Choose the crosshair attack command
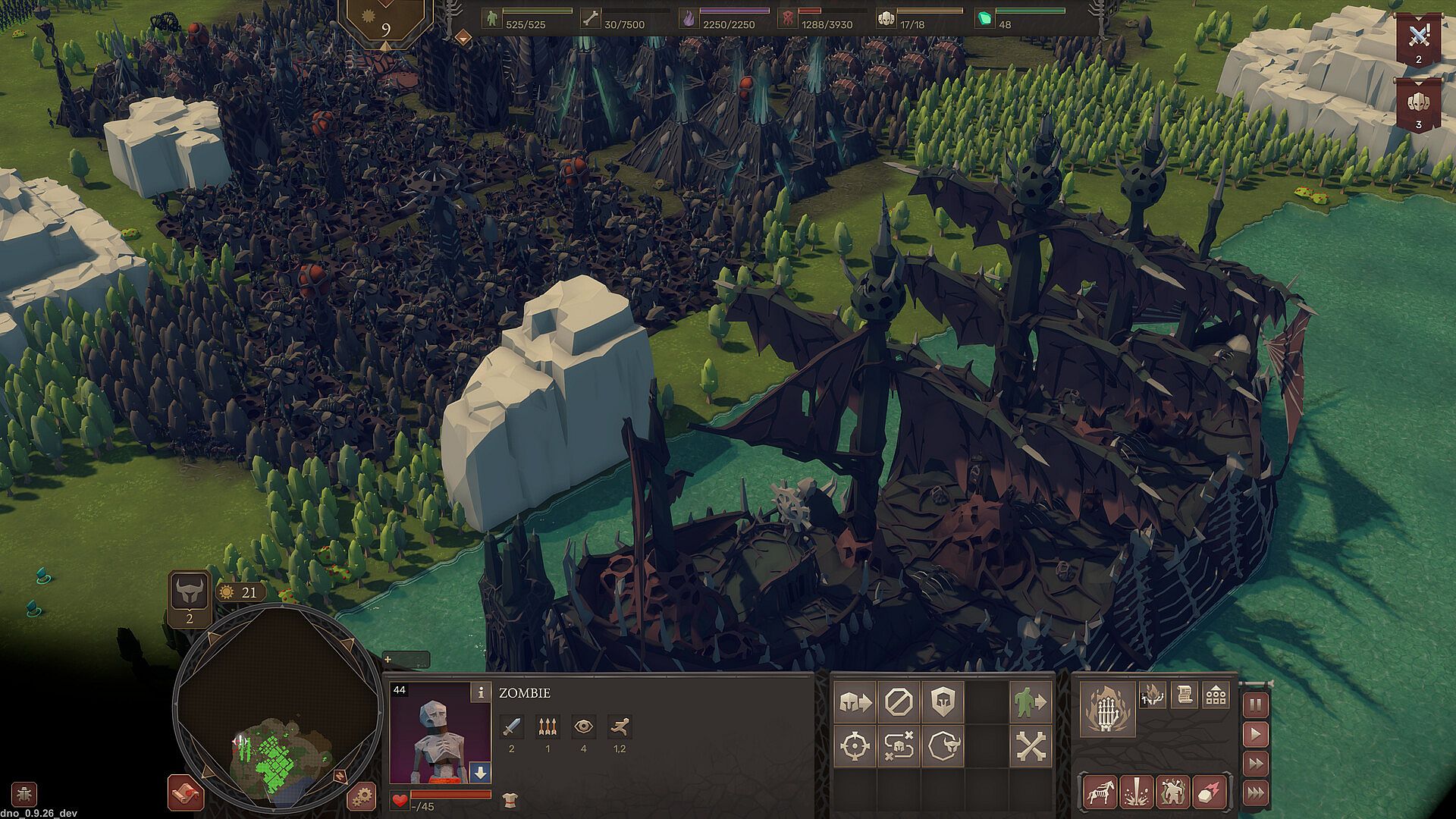Screen dimensions: 1456x819 [855, 746]
